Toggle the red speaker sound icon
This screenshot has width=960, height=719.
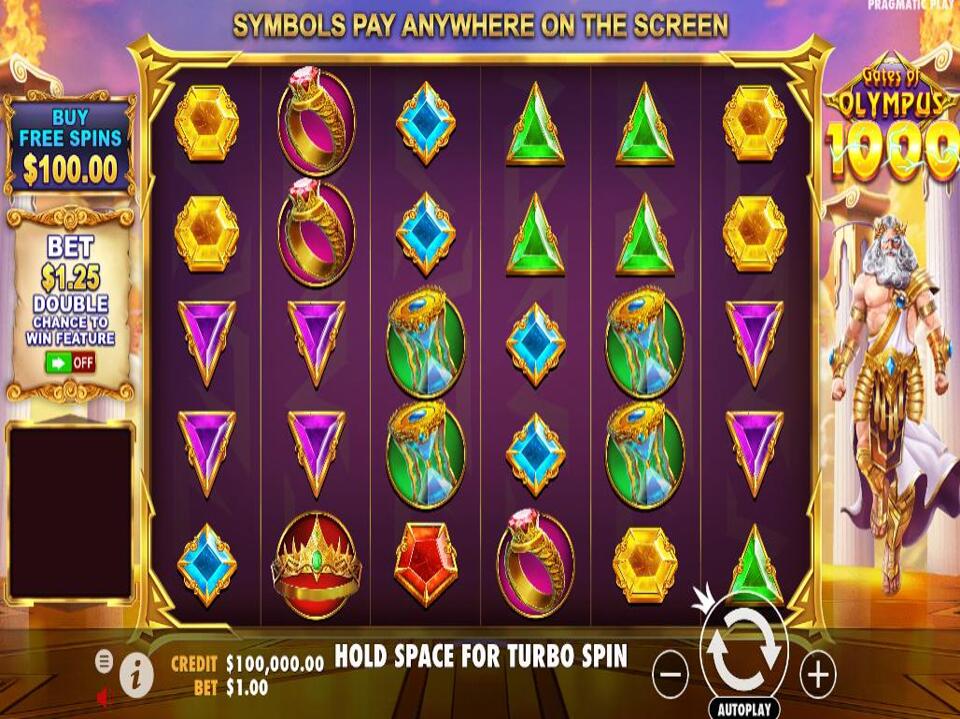[103, 695]
